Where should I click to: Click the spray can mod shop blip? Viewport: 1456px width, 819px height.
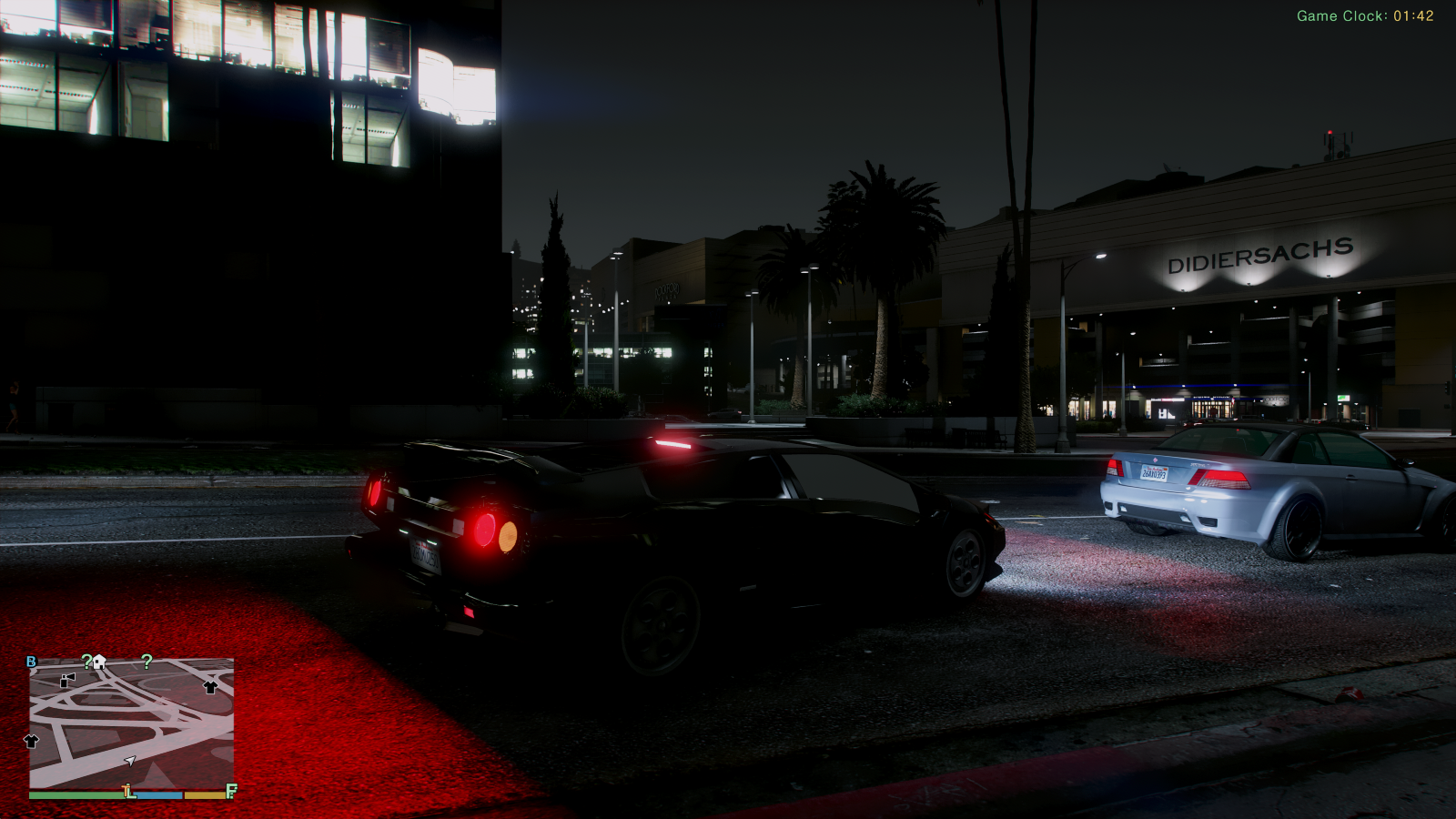click(x=67, y=679)
